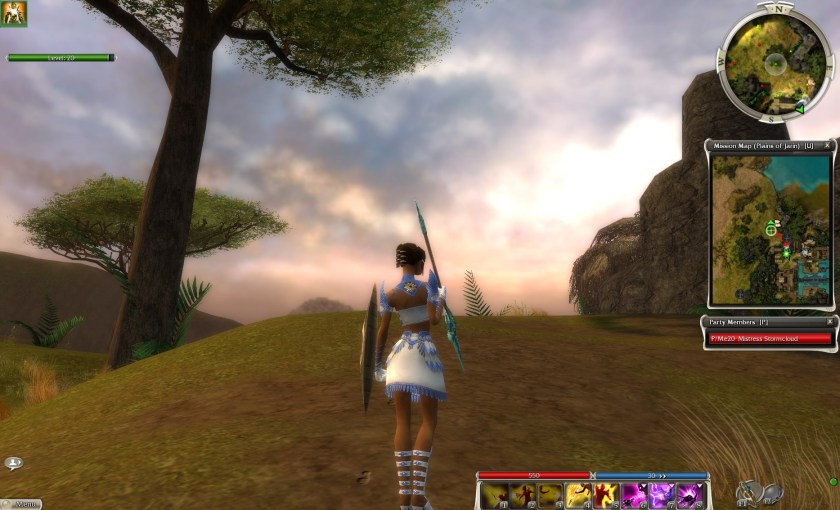
Task: Click the compass minimap
Action: [x=774, y=64]
